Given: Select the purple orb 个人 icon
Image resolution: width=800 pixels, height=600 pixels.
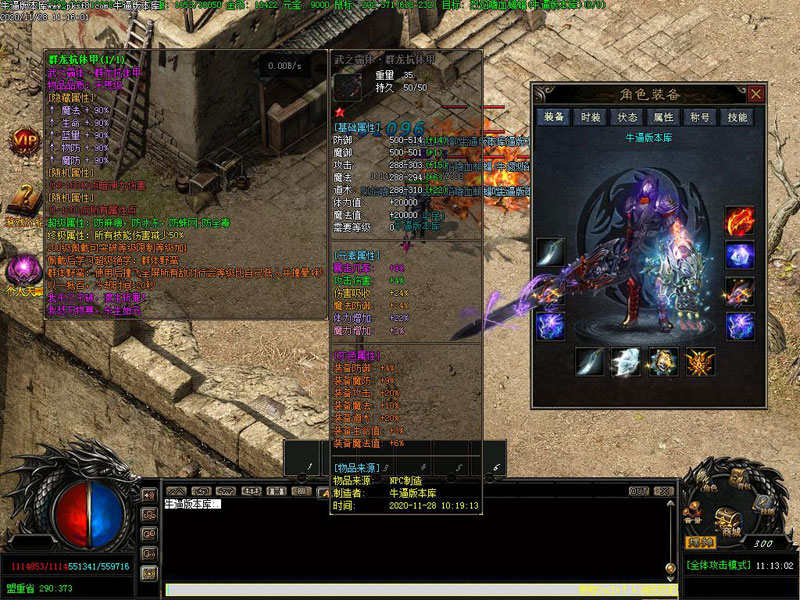Looking at the screenshot, I should click(22, 270).
